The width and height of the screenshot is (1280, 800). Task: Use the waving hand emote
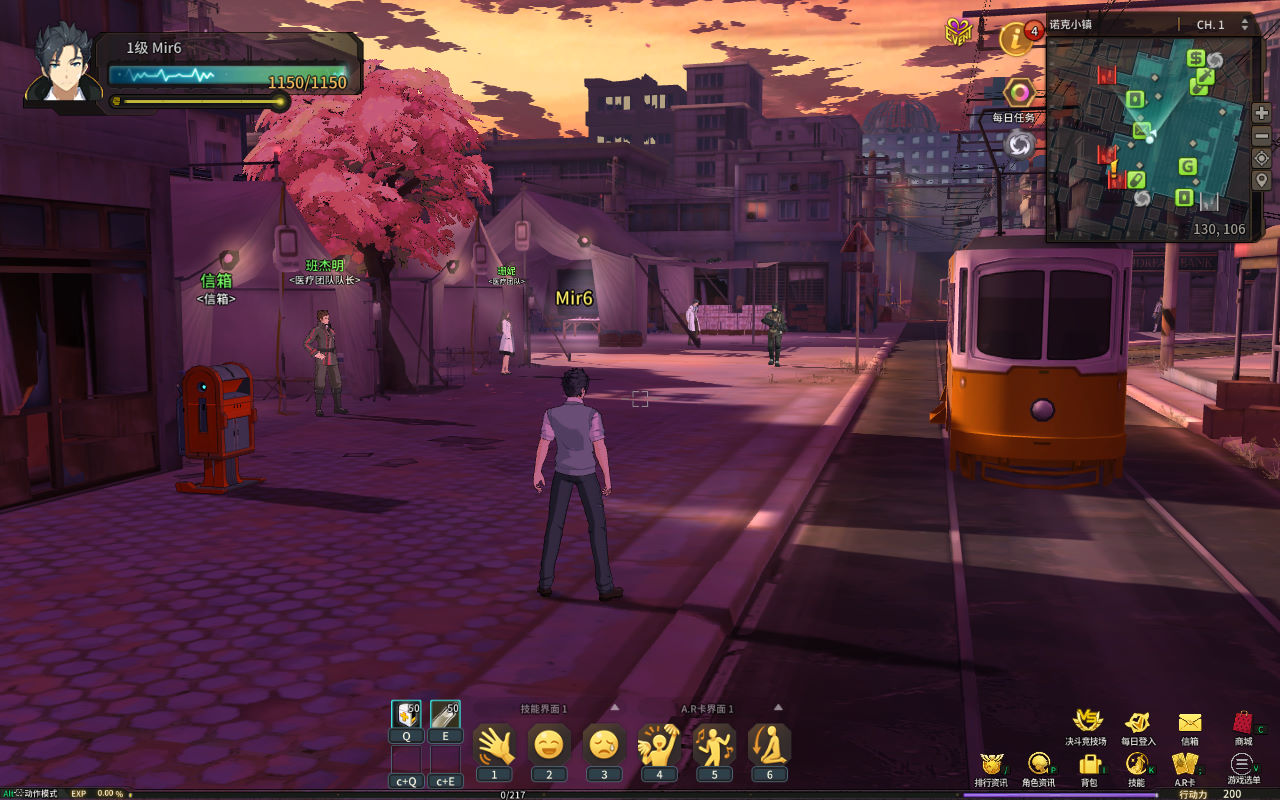click(x=494, y=745)
